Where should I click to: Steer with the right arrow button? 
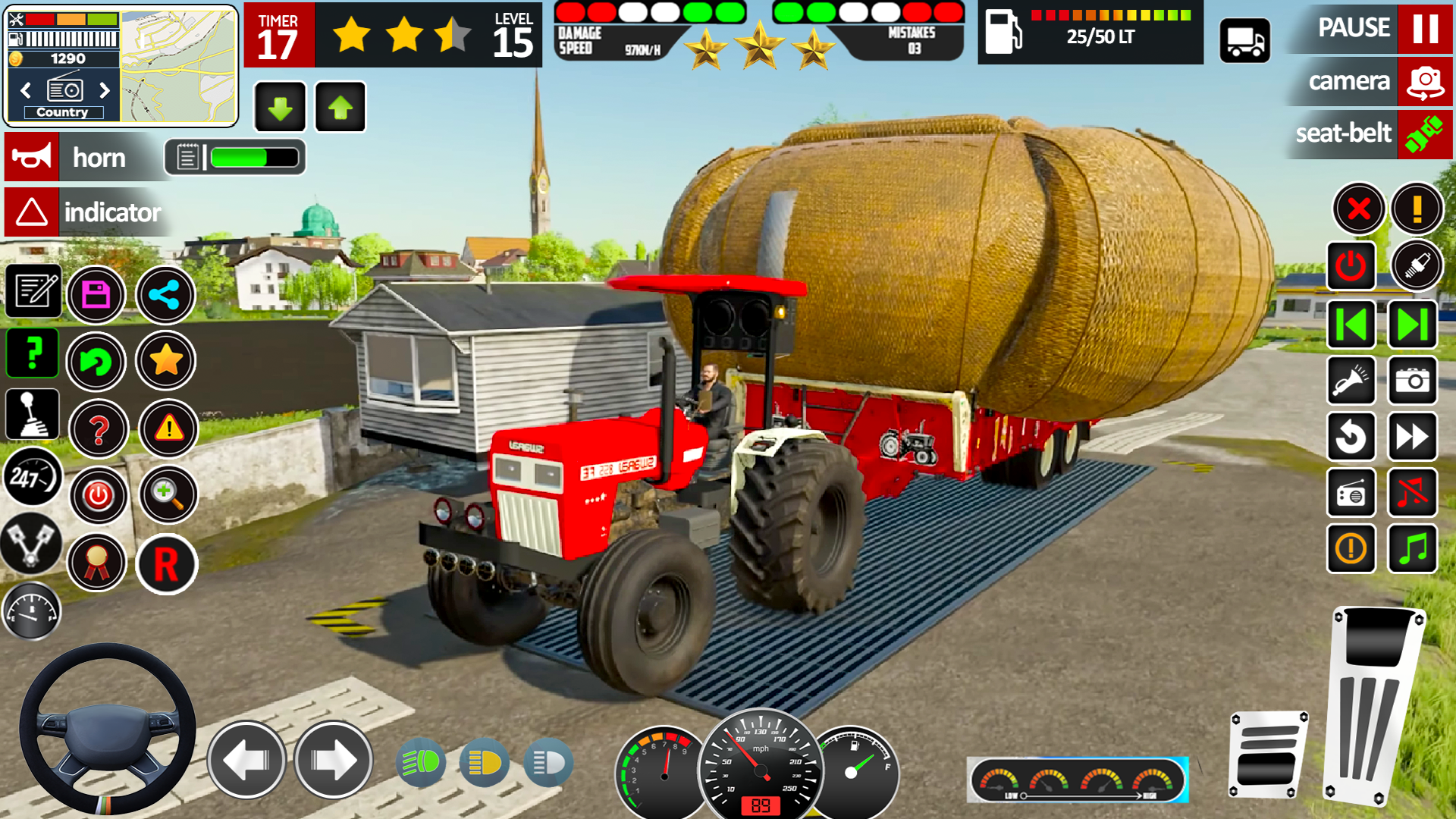[333, 760]
